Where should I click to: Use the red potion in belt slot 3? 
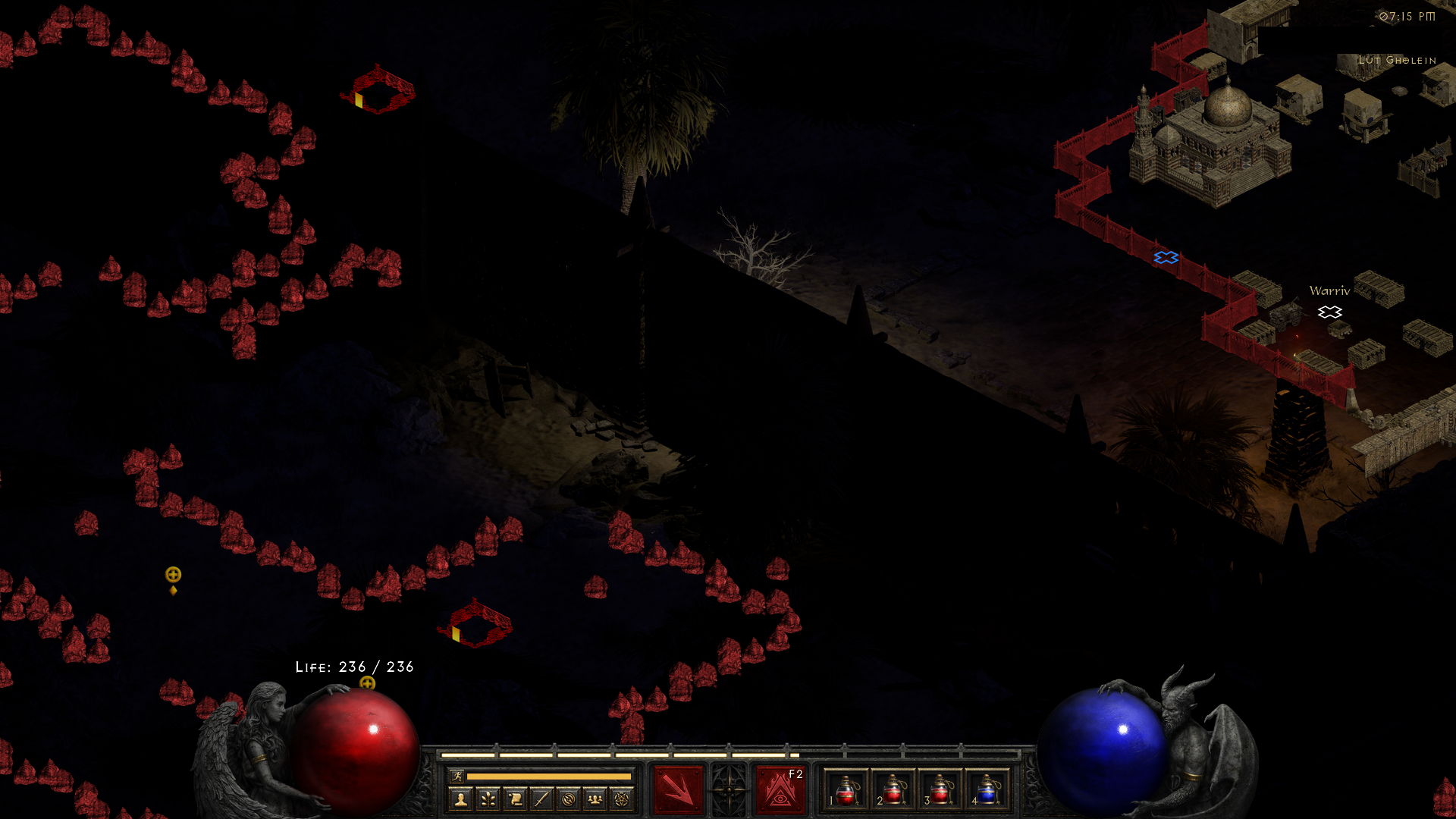point(940,789)
